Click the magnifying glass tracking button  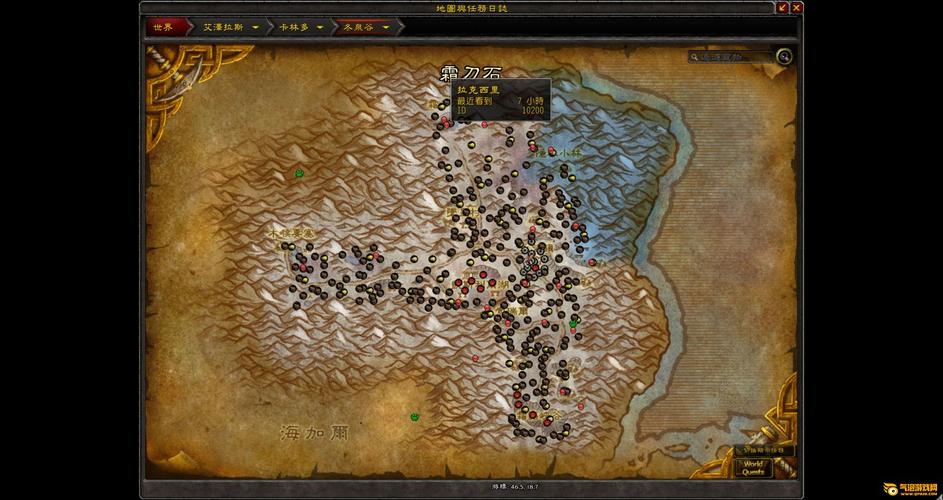click(x=785, y=57)
